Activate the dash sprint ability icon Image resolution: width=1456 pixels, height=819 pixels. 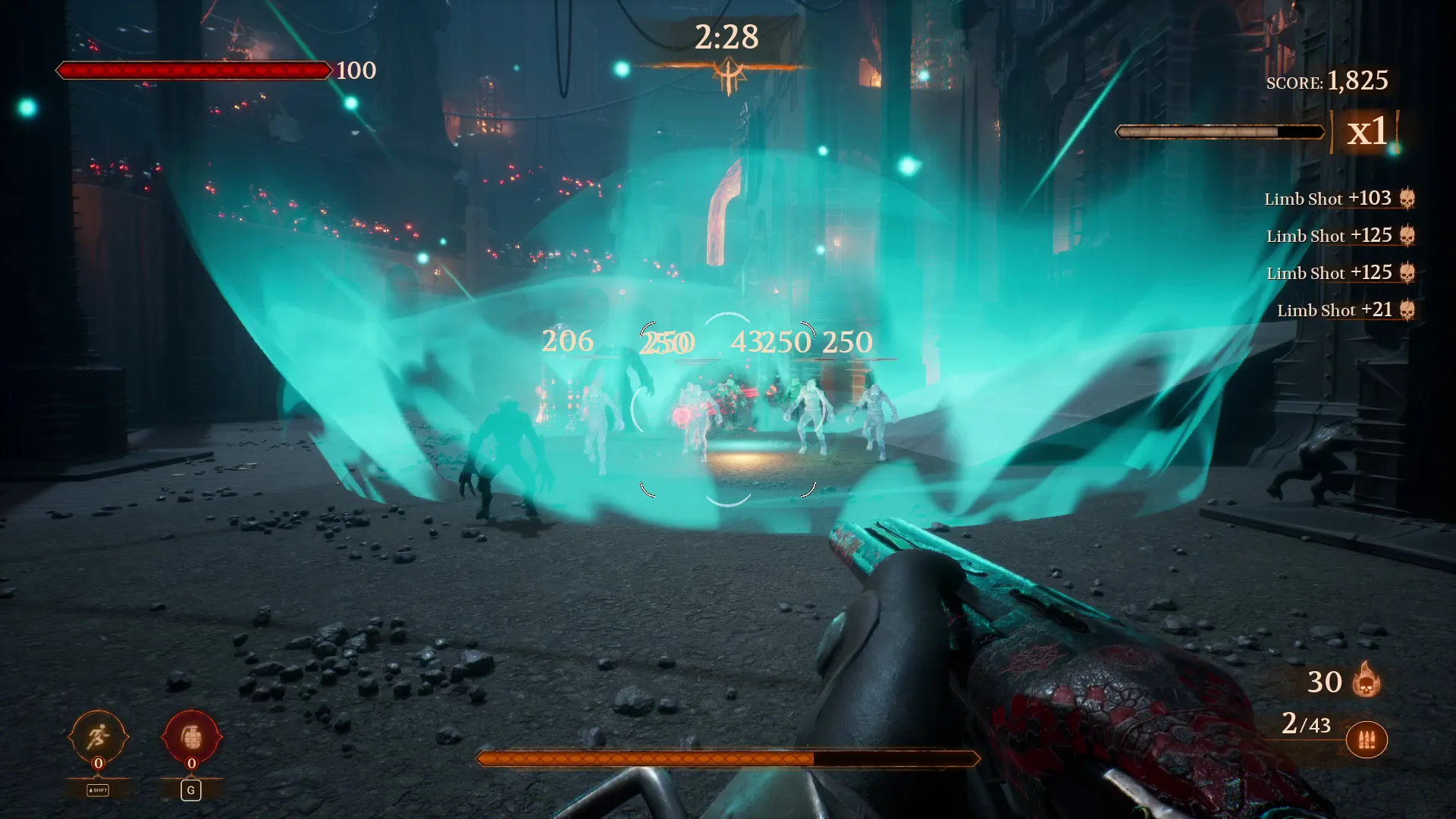pos(98,736)
